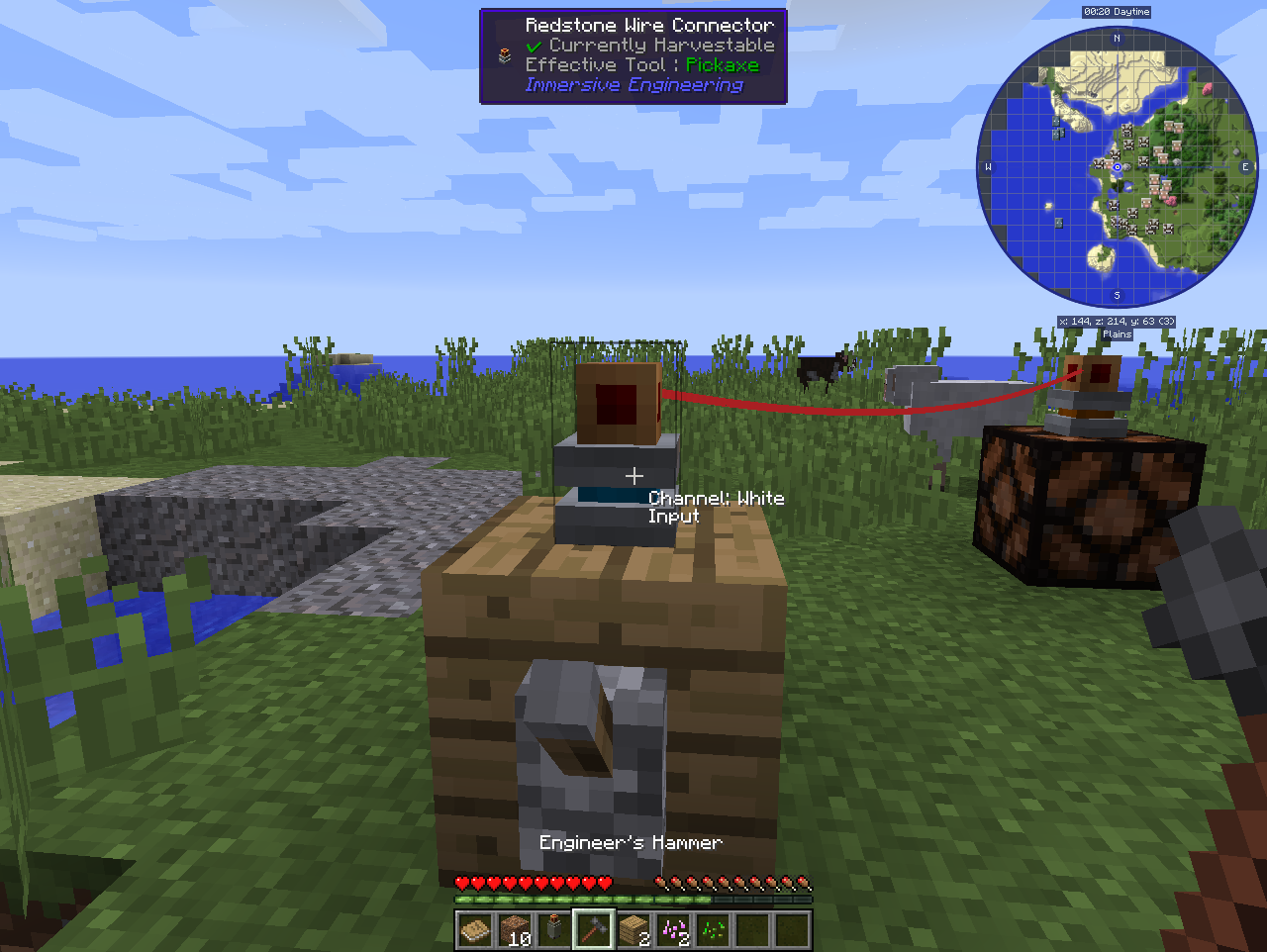Pick the oak planks stack slot

(x=633, y=930)
